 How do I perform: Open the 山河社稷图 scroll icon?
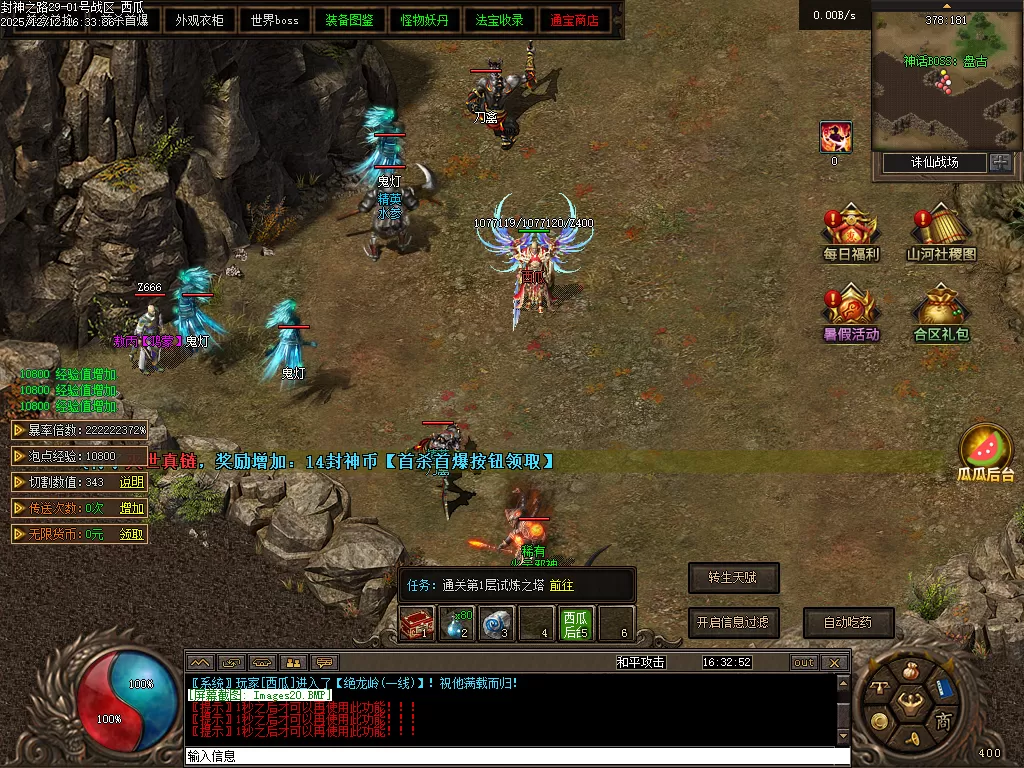click(942, 234)
